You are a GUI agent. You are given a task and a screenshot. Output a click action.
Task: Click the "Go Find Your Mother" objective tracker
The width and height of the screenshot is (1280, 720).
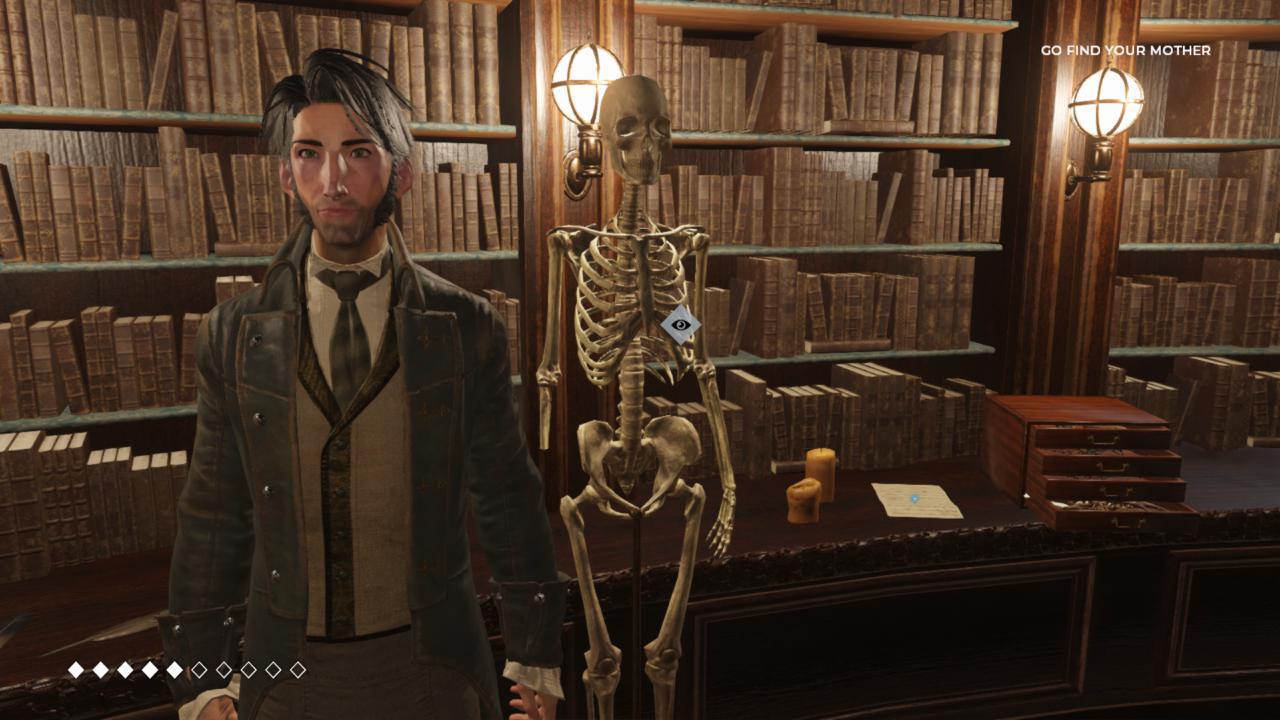(1125, 50)
